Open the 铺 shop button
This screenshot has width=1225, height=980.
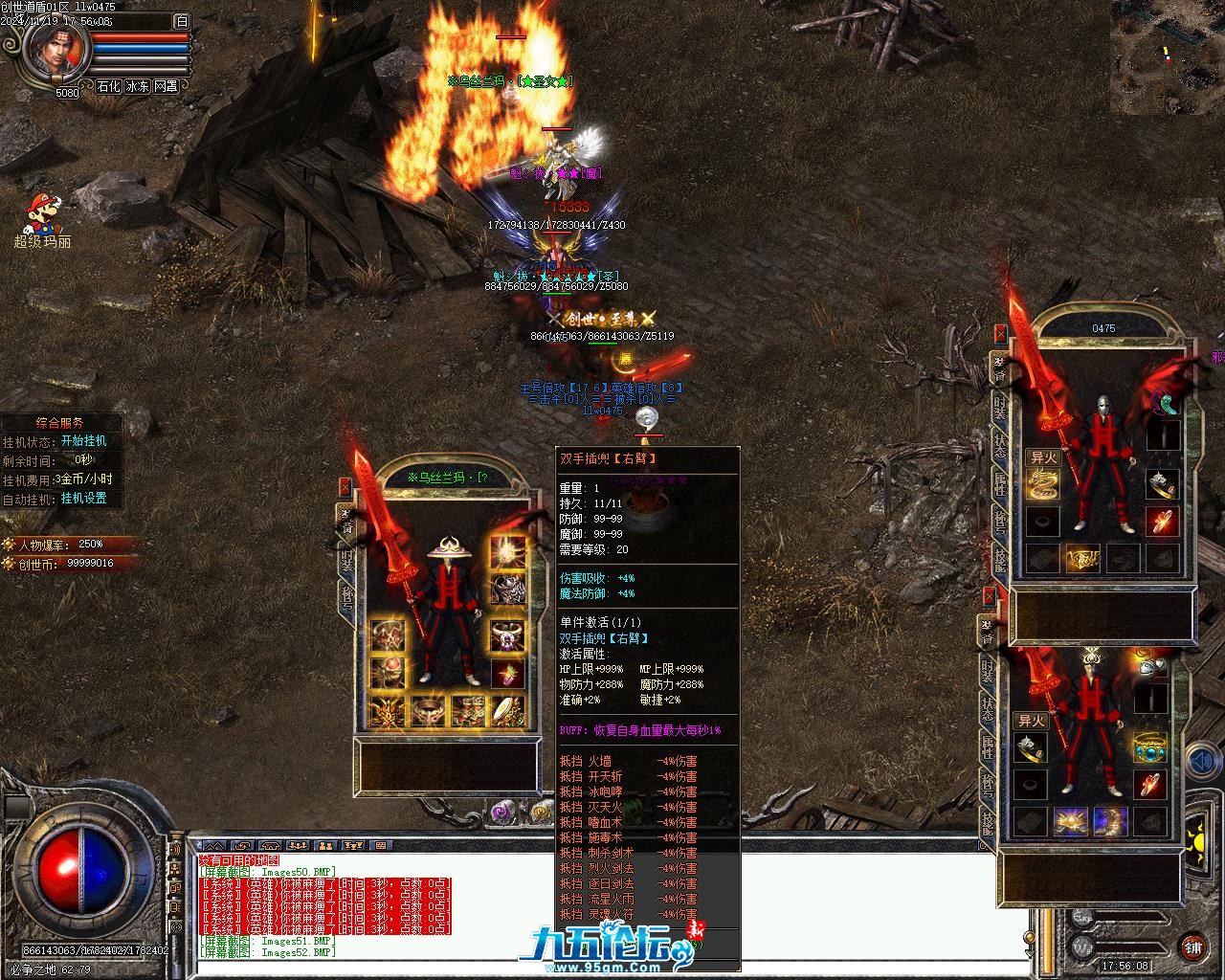pyautogui.click(x=1192, y=947)
